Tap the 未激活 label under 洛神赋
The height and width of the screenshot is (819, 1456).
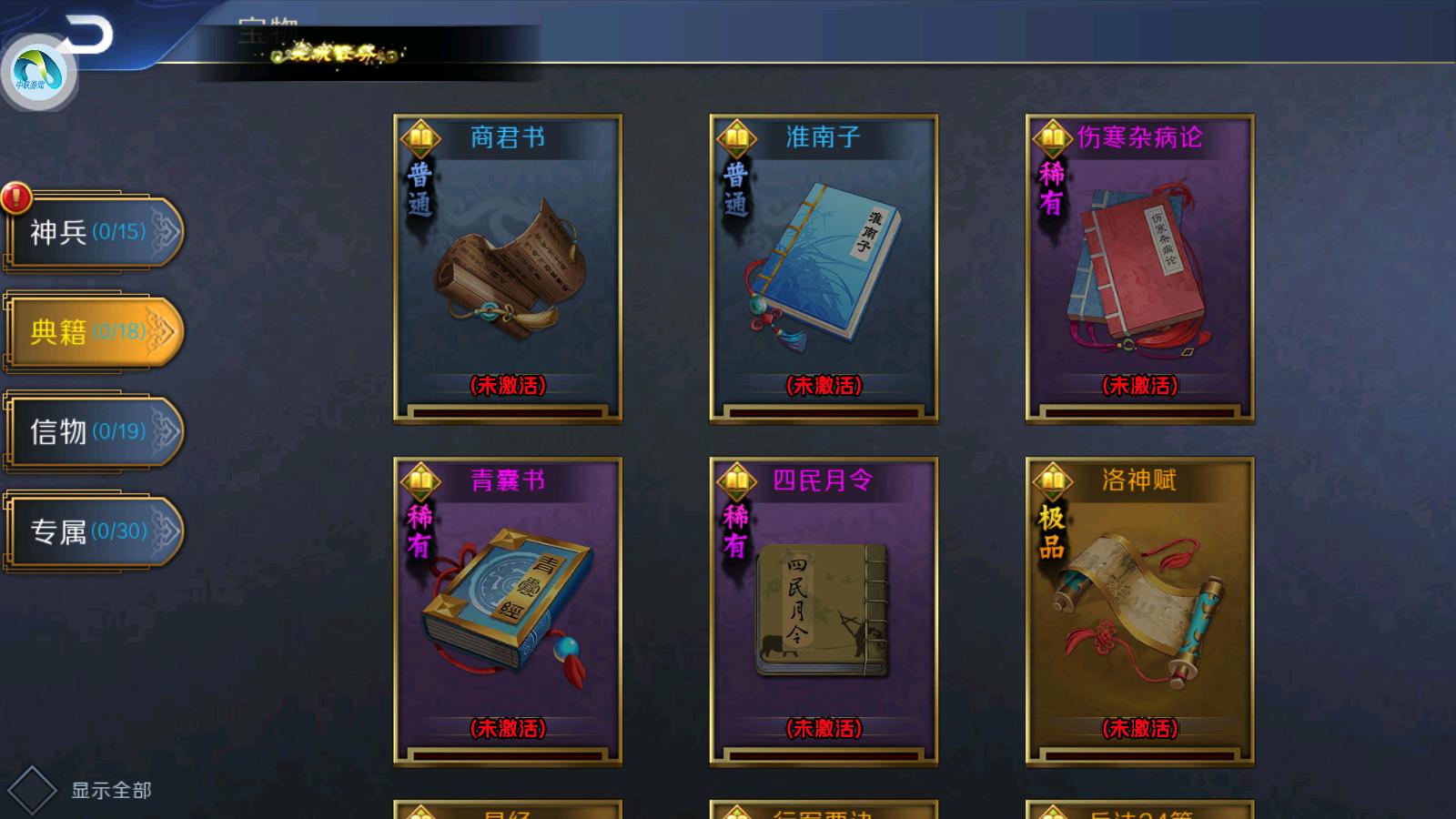(x=1138, y=727)
